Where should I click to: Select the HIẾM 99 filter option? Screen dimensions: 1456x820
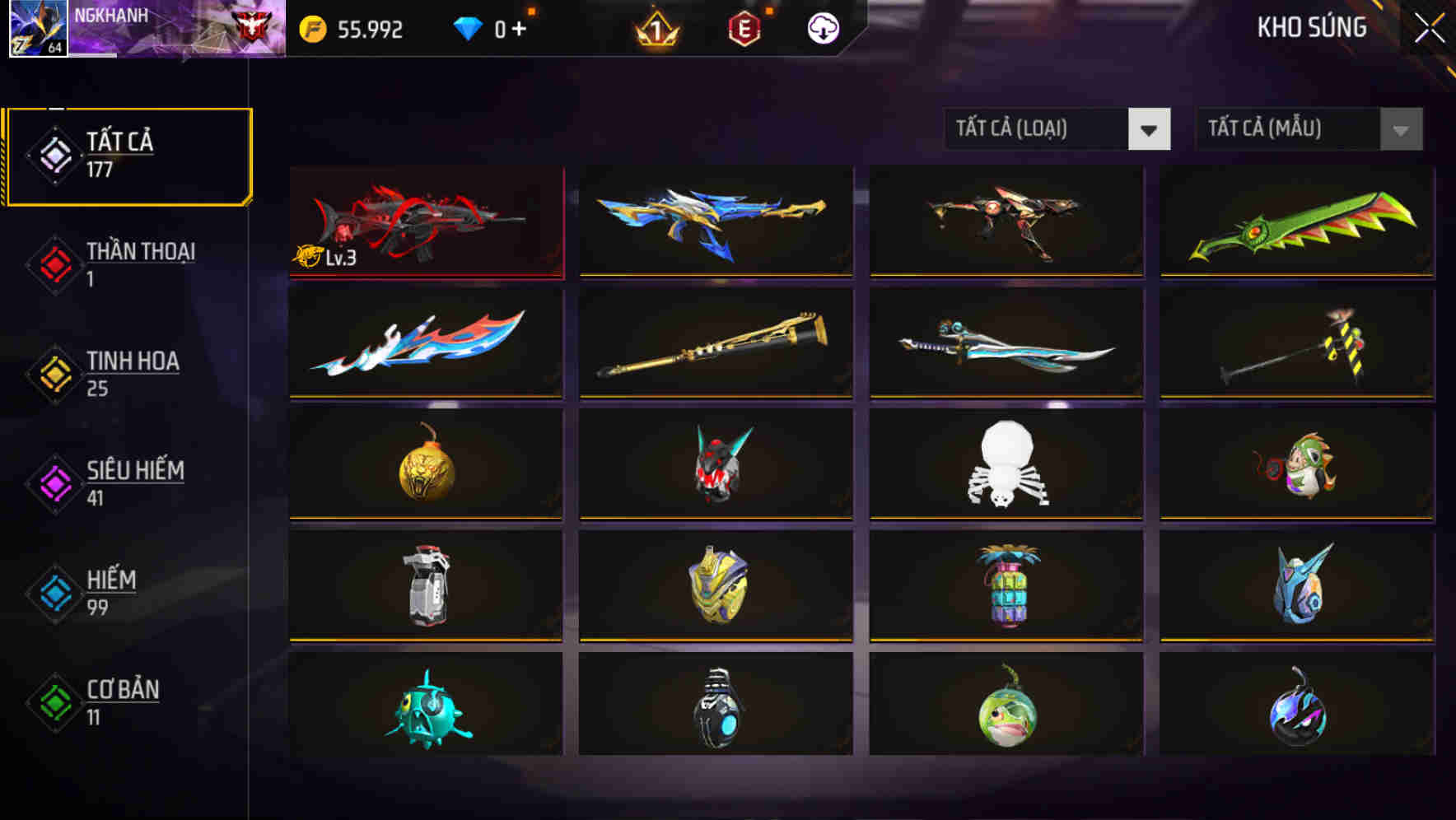107,593
